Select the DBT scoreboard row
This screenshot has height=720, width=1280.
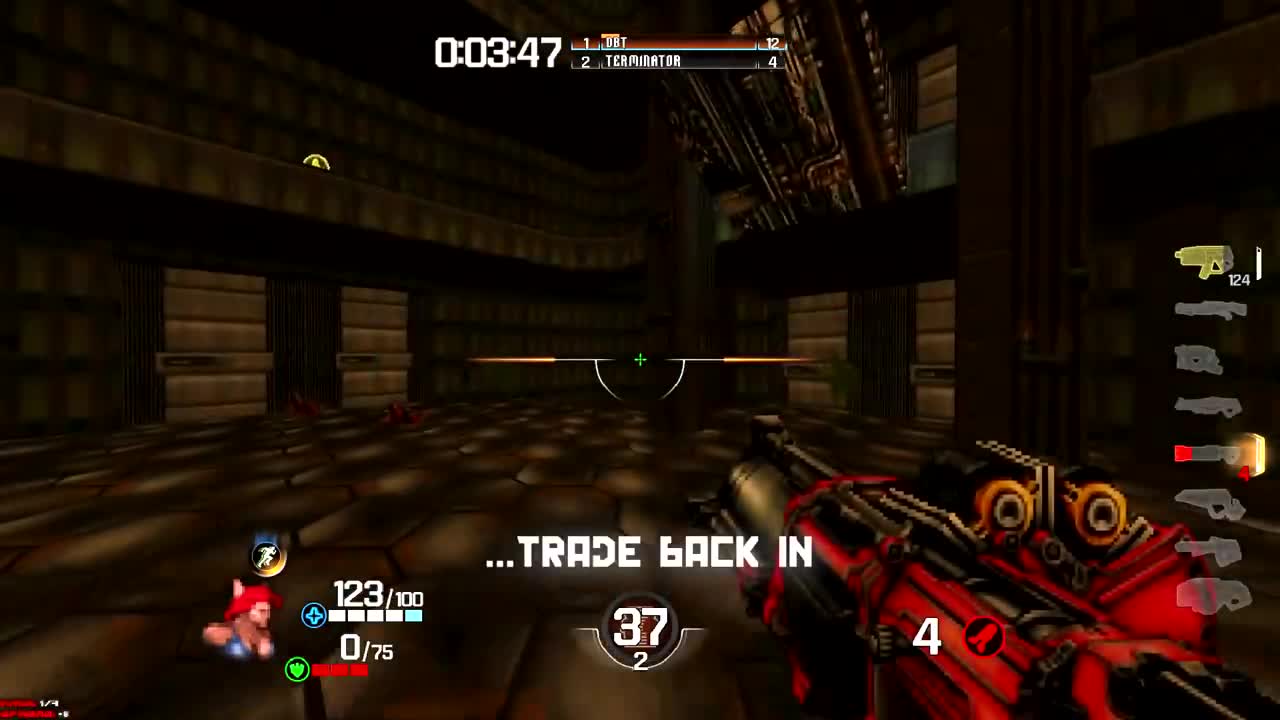[672, 43]
